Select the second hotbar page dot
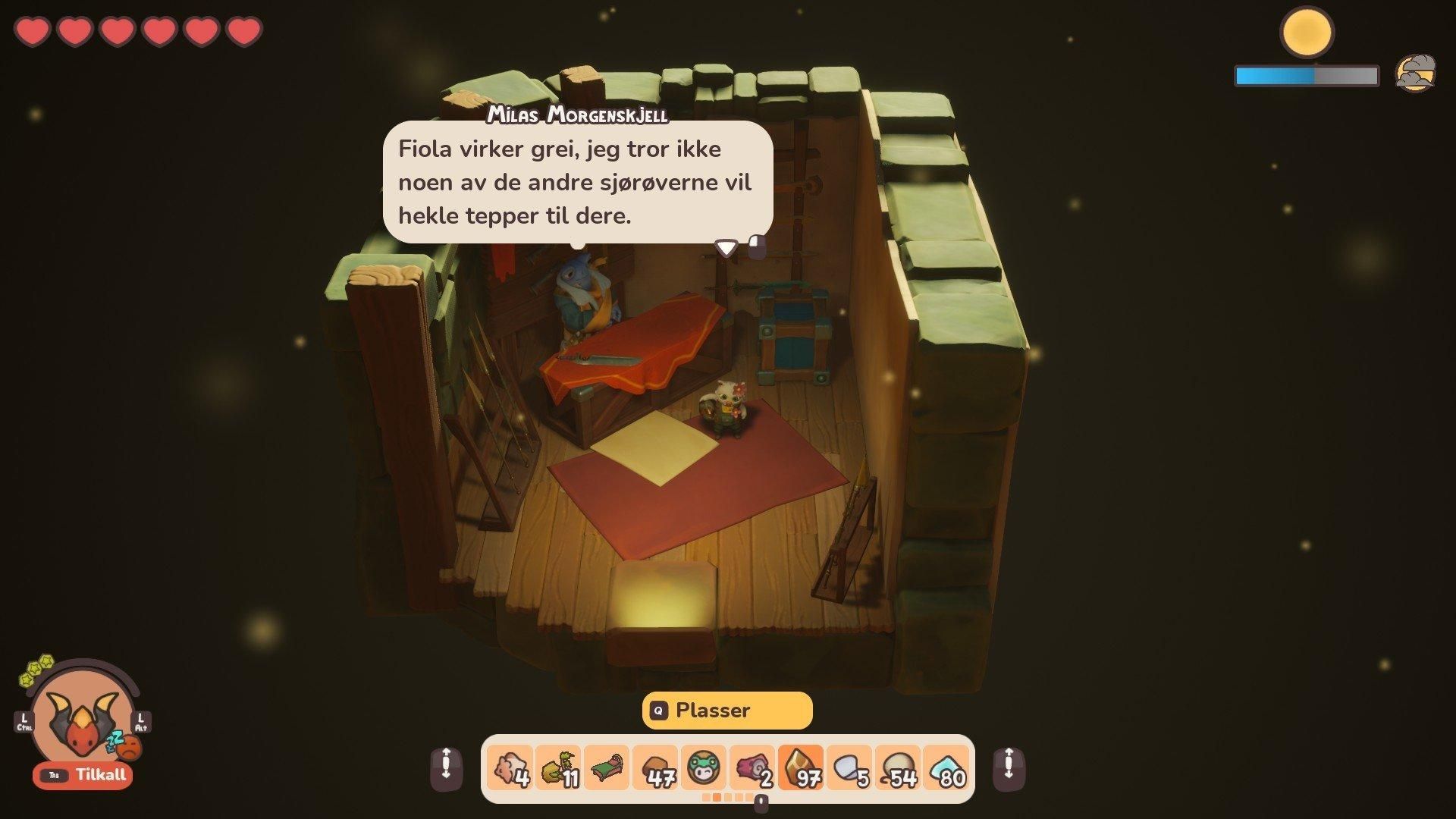 (x=717, y=798)
